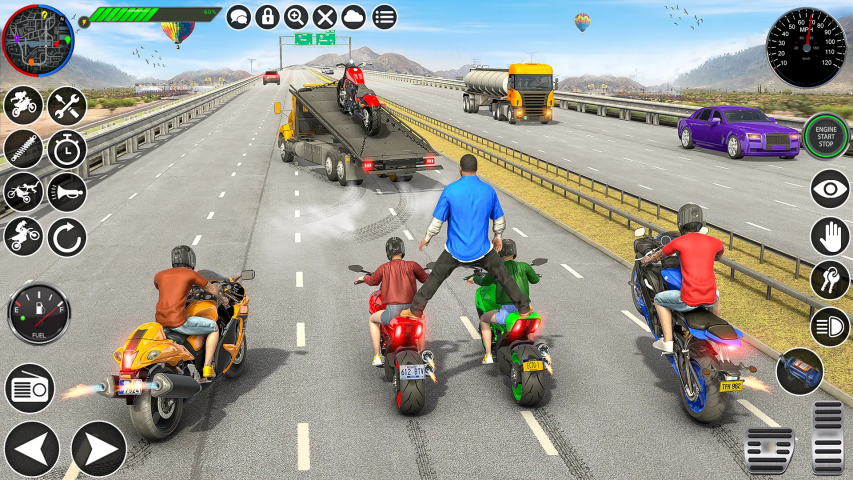
Task: Open the circular city minimap
Action: pos(38,40)
